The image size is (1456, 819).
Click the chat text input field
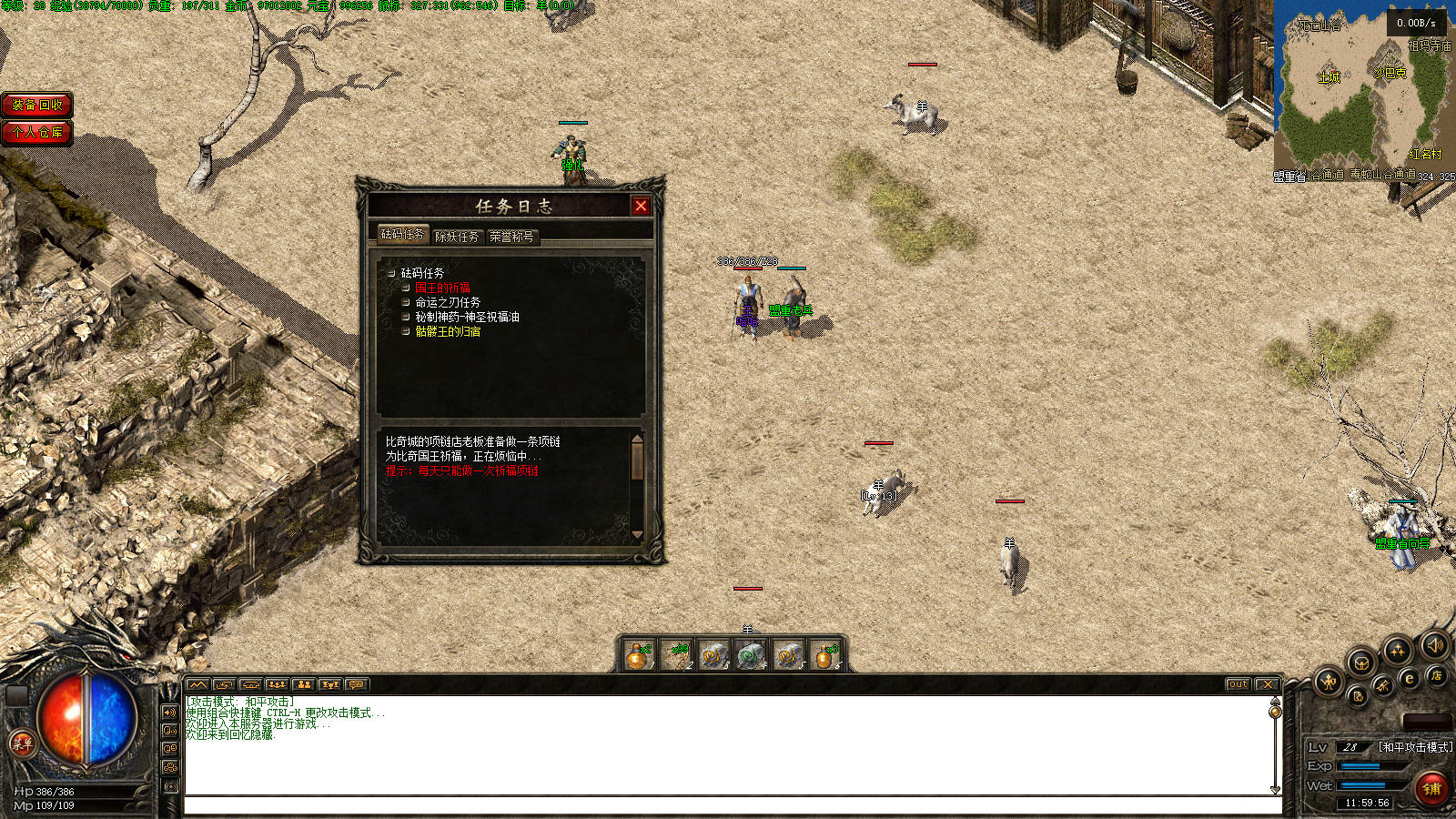pos(733,805)
